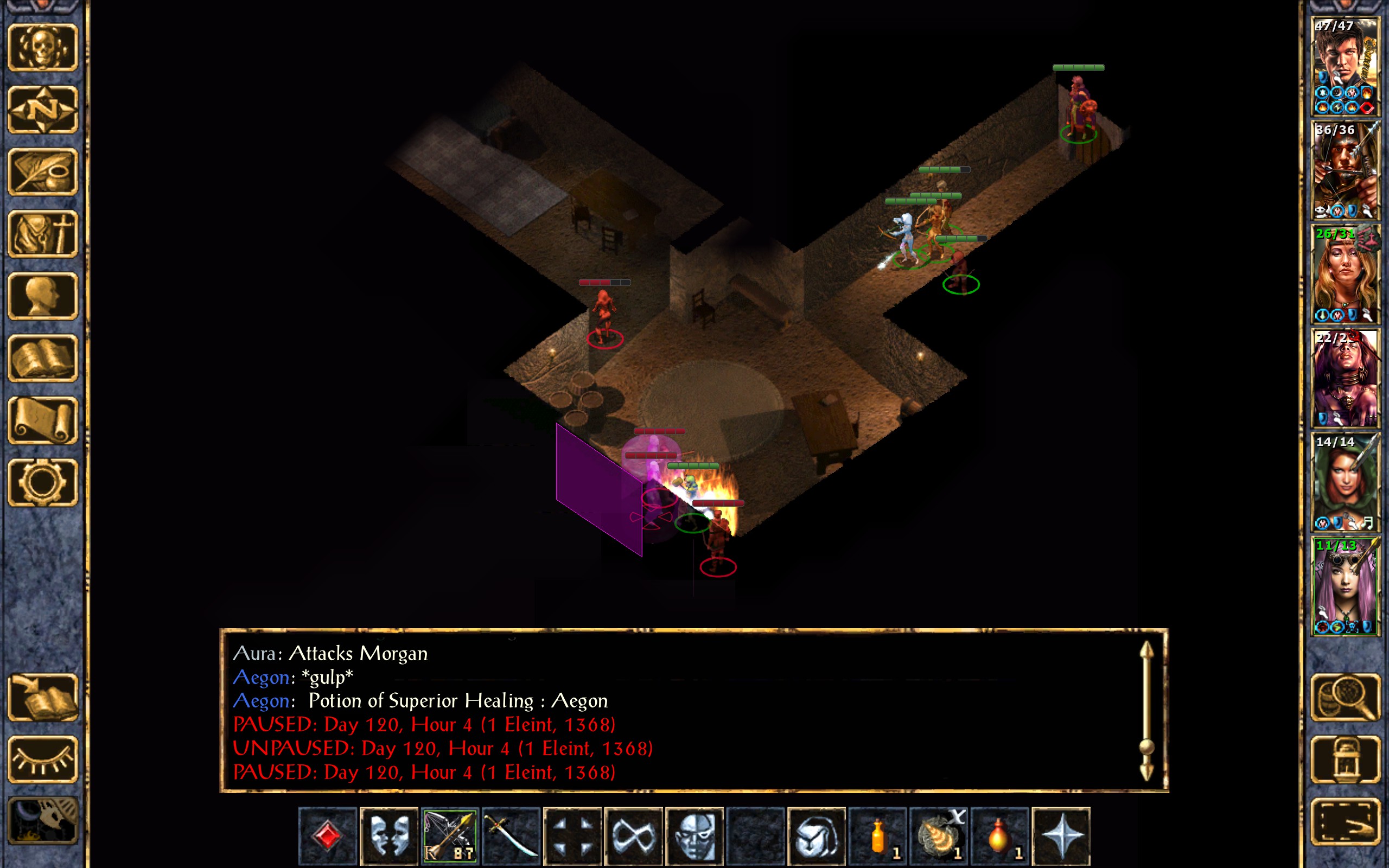
Task: Quick save with the book and arrow button
Action: tap(42, 697)
